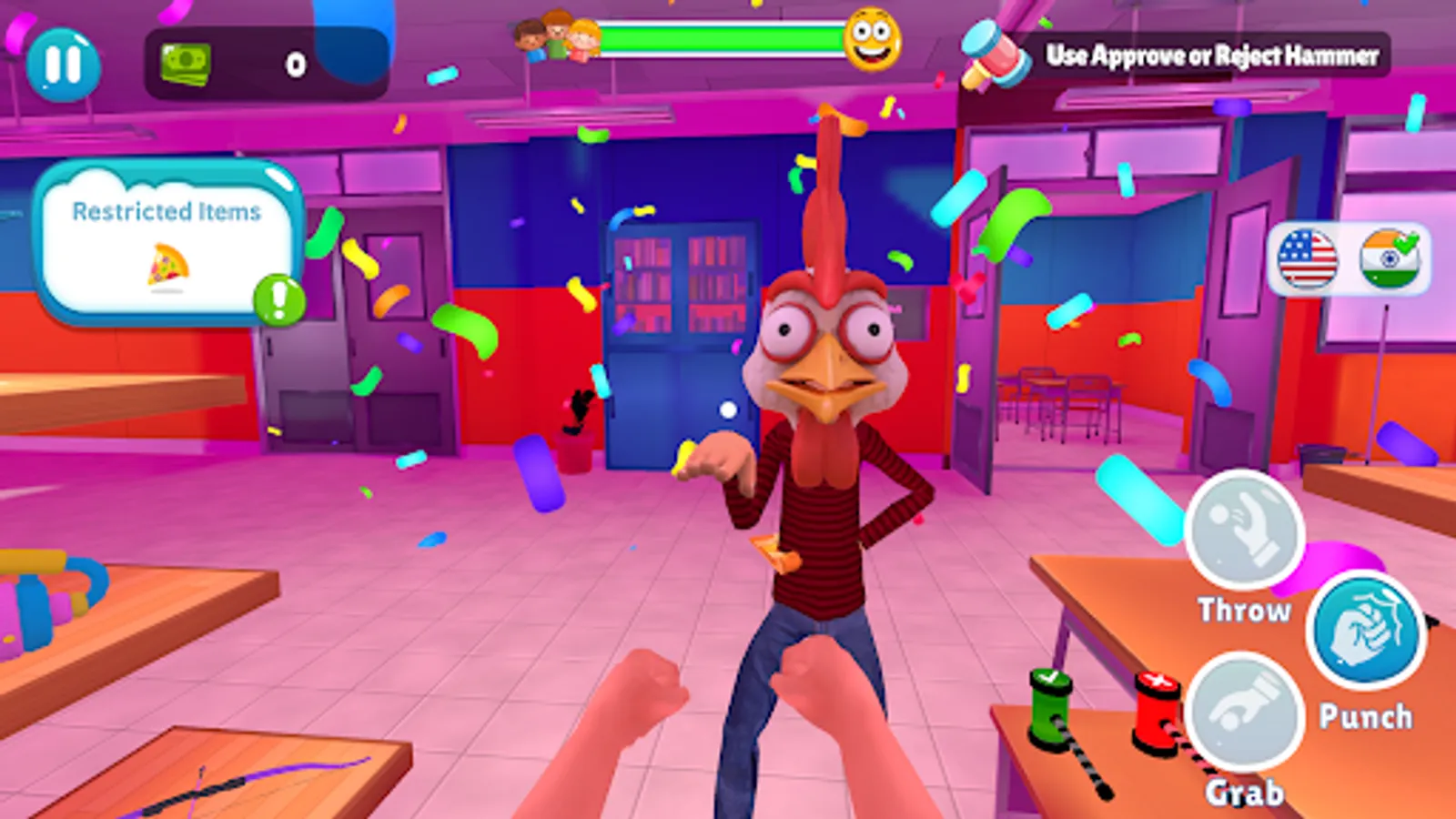Select the Restricted Items header
The height and width of the screenshot is (819, 1456).
pyautogui.click(x=167, y=211)
